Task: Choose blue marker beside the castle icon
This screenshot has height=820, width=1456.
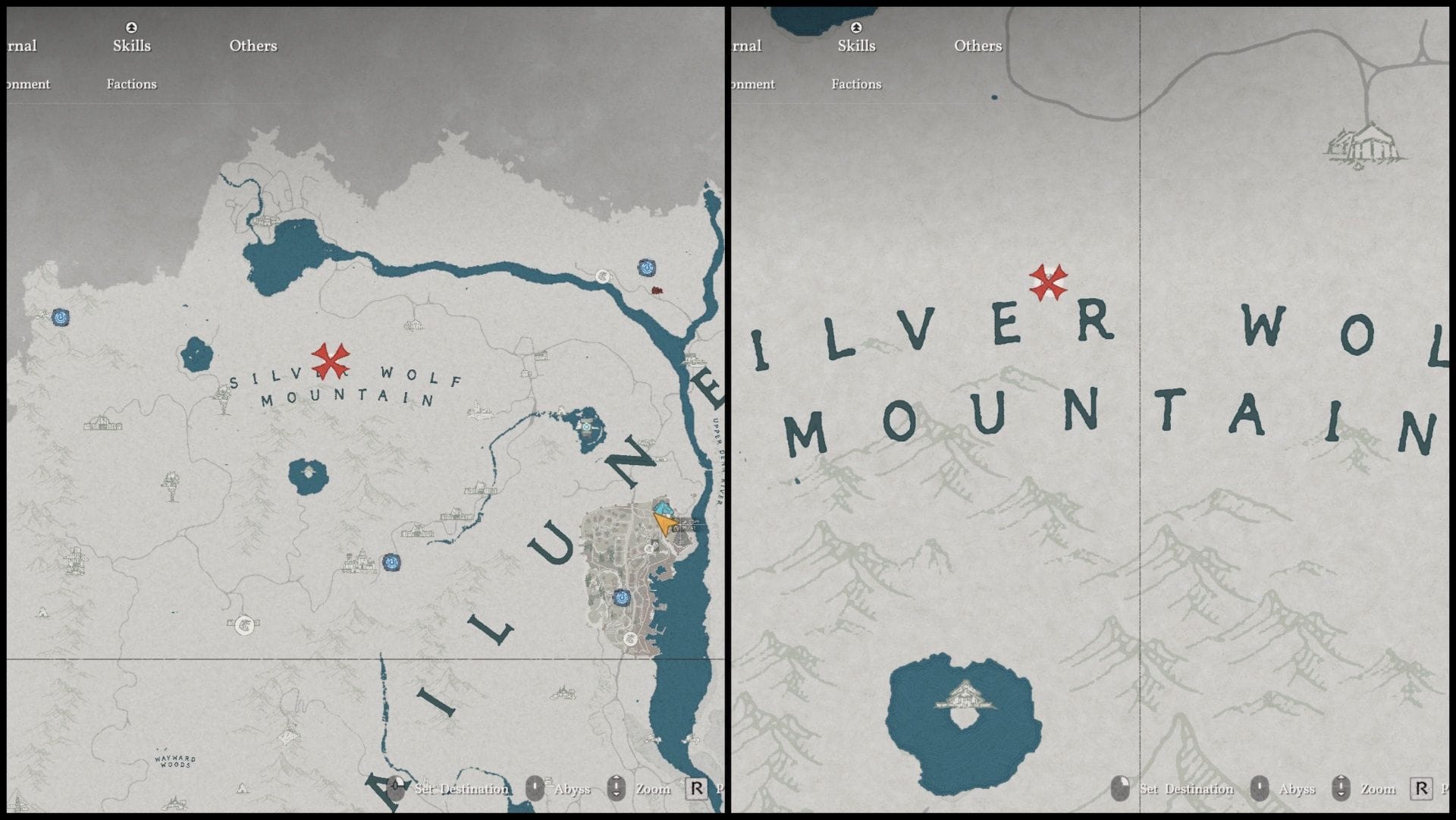Action: pos(391,563)
